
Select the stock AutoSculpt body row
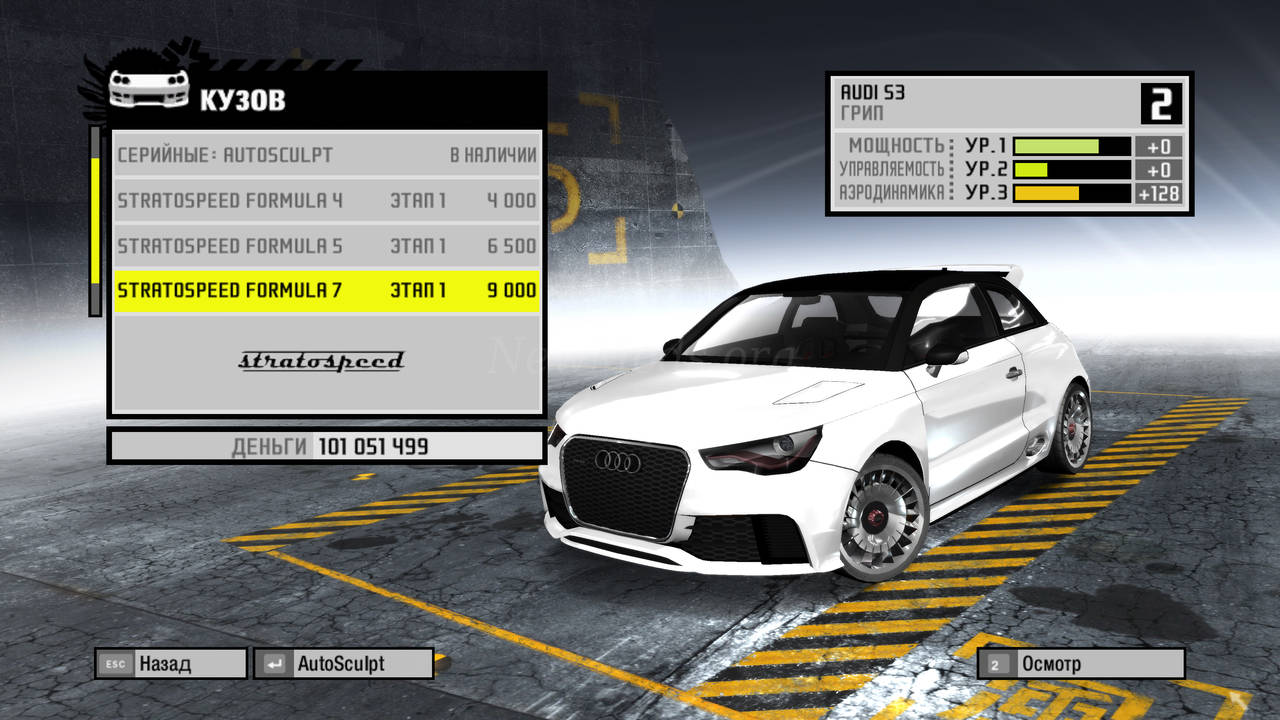tap(327, 155)
